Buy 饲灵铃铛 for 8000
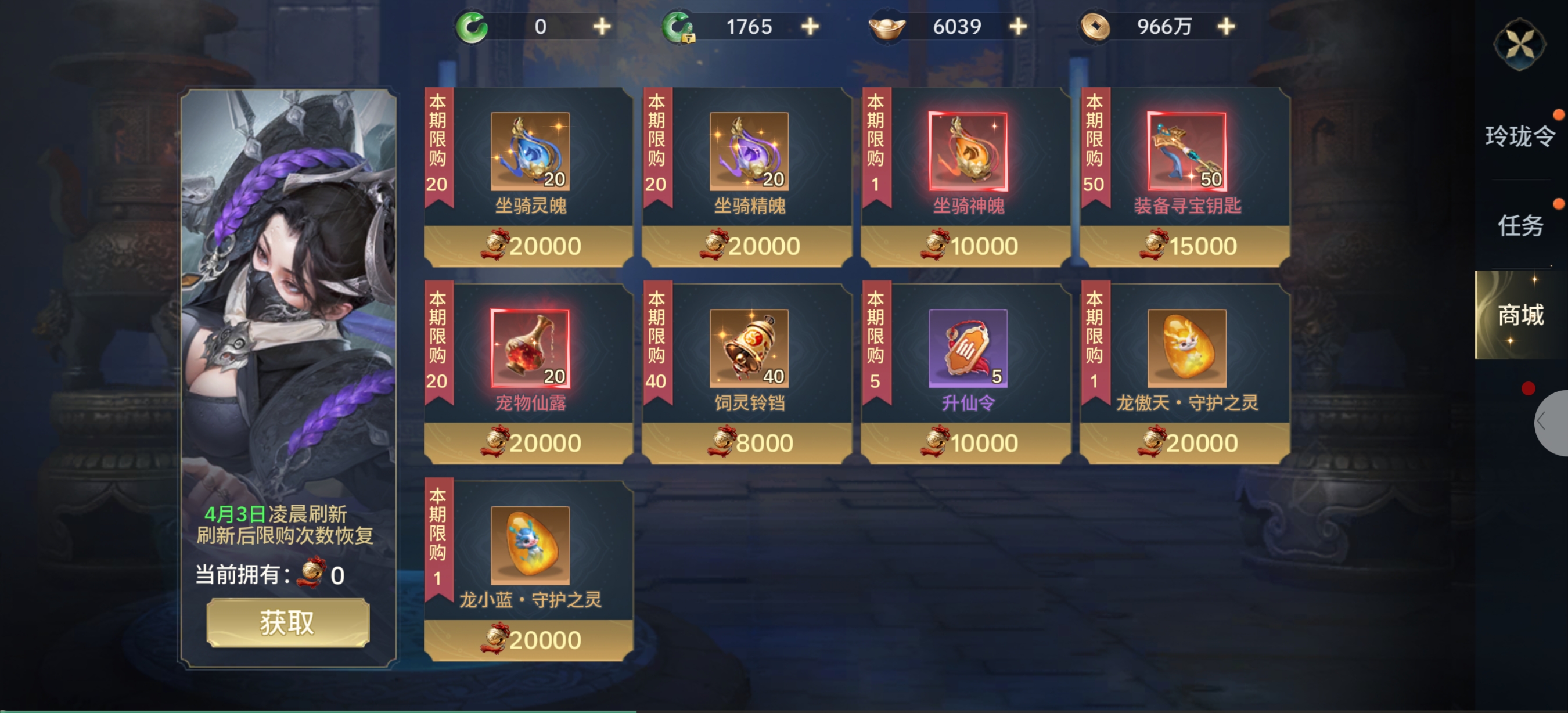Screen dimensions: 1568x713 pyautogui.click(x=748, y=442)
